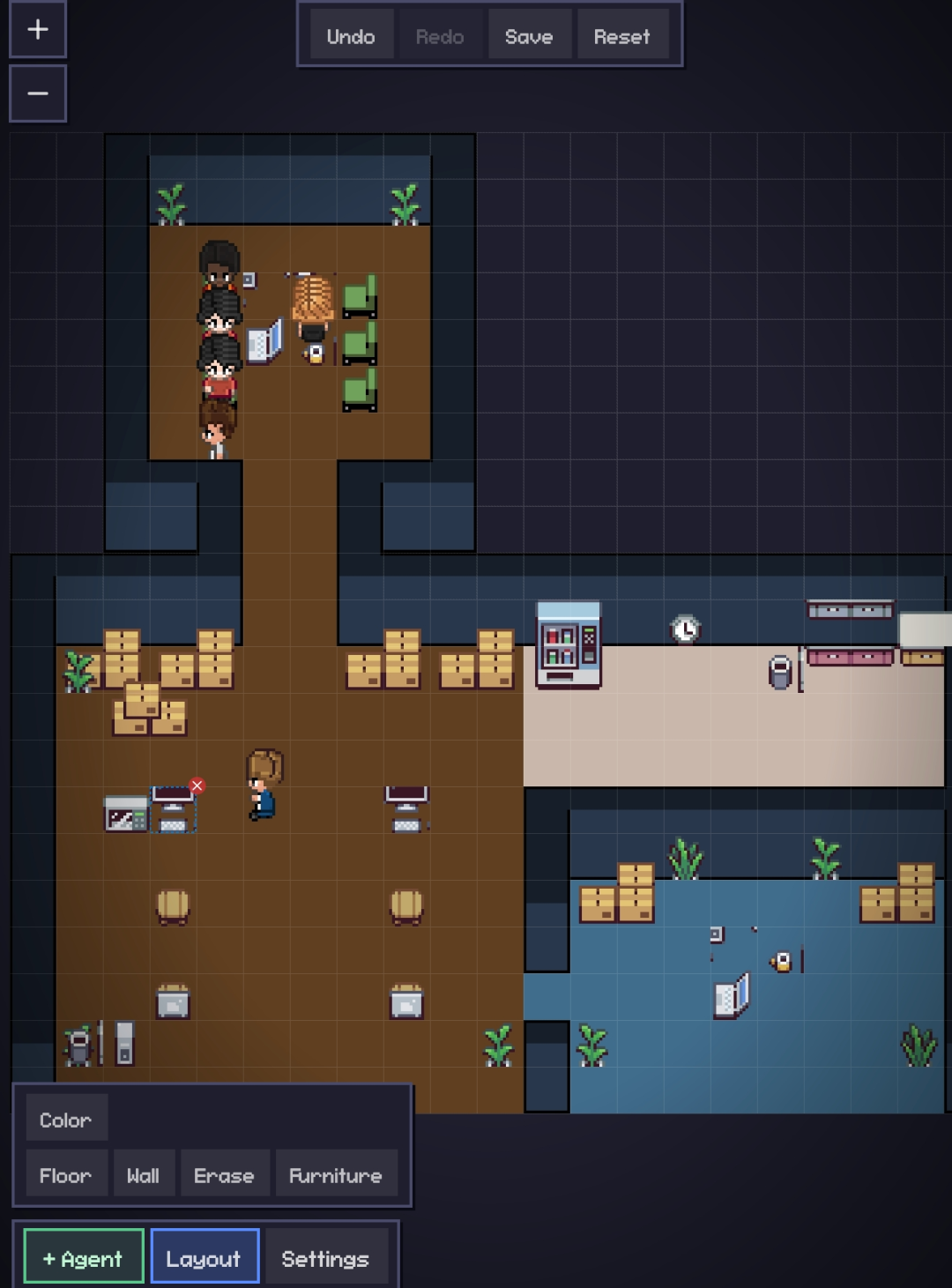
Task: Undo the last layout change
Action: click(351, 36)
